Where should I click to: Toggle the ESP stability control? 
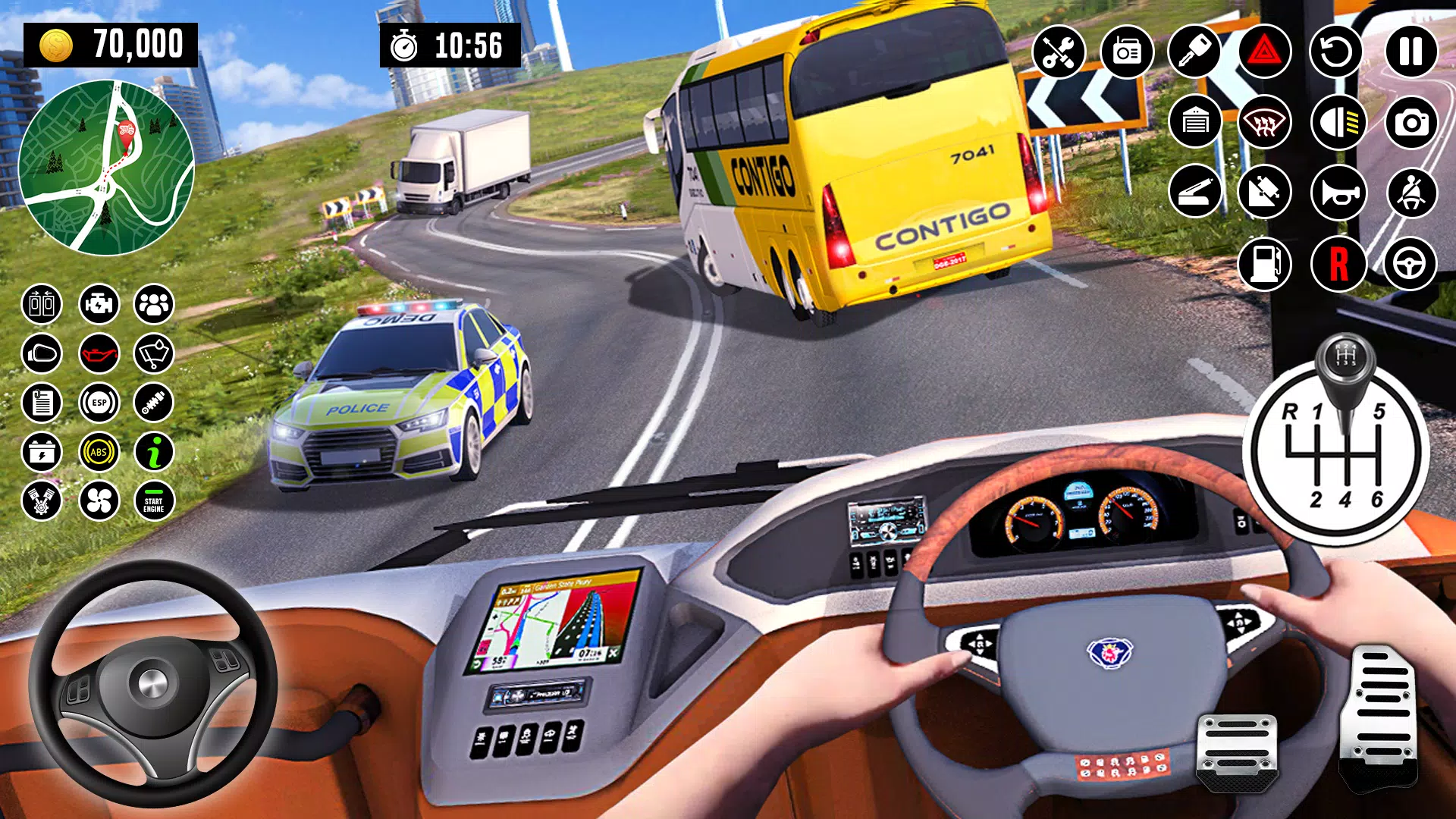pyautogui.click(x=99, y=403)
